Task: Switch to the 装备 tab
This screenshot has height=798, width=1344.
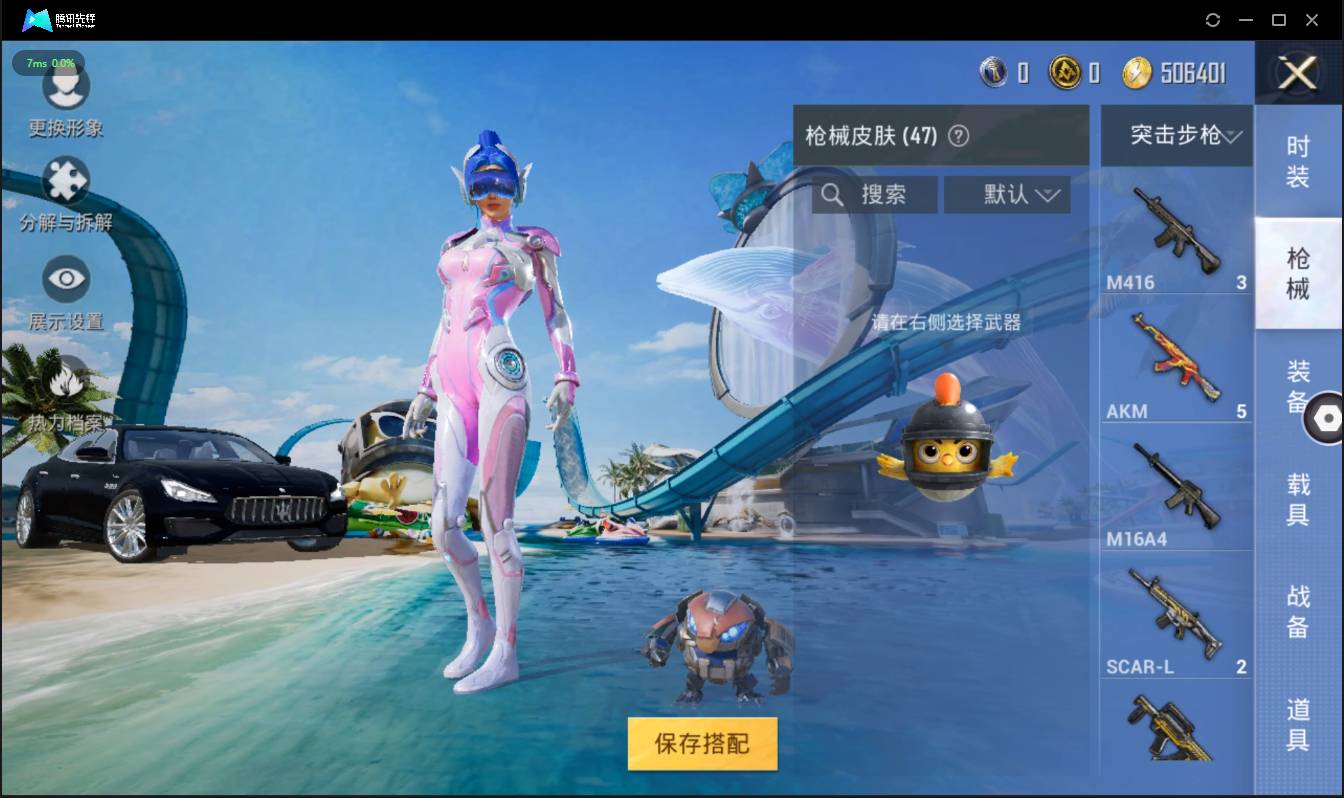Action: pyautogui.click(x=1297, y=388)
